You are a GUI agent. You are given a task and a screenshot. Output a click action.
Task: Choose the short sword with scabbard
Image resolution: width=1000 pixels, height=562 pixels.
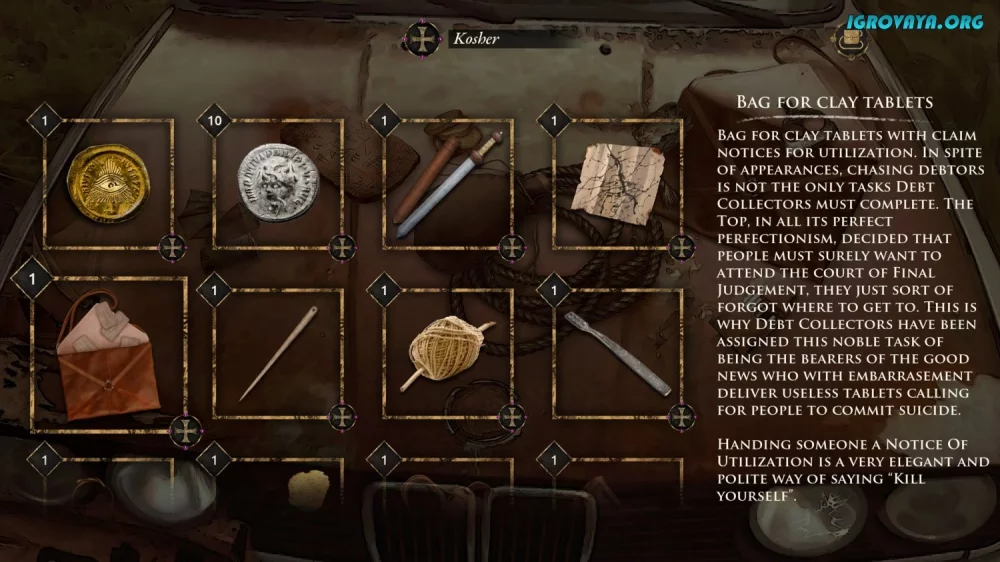pyautogui.click(x=448, y=182)
